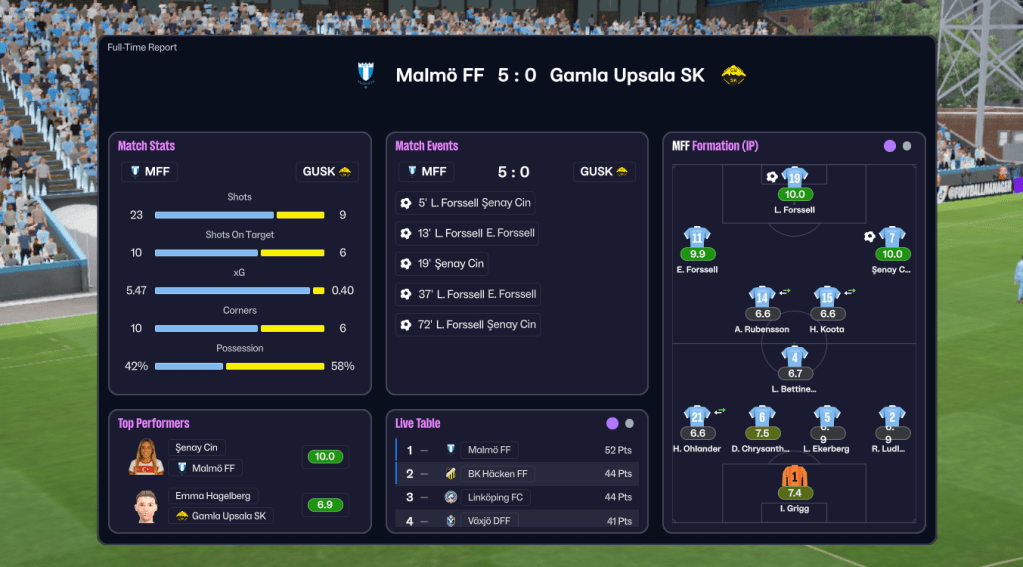Click the GUSK badge in Match Stats
The height and width of the screenshot is (567, 1023).
327,172
